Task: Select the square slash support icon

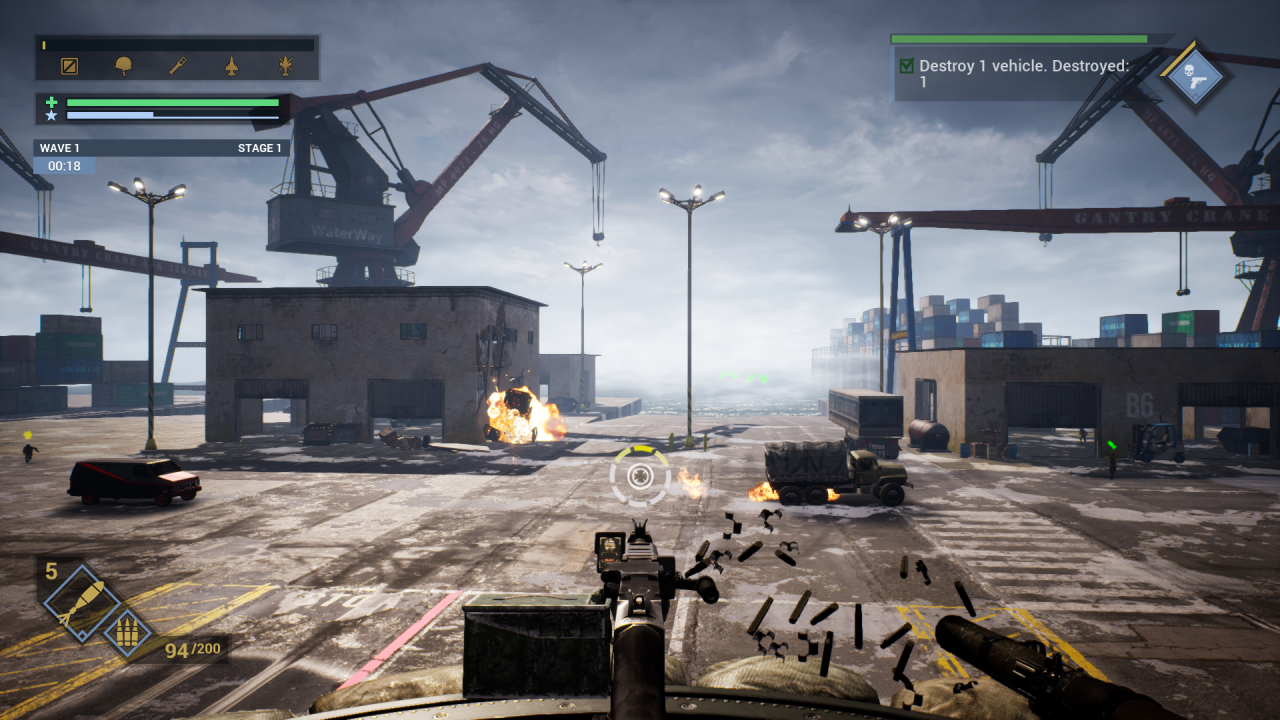Action: coord(69,67)
